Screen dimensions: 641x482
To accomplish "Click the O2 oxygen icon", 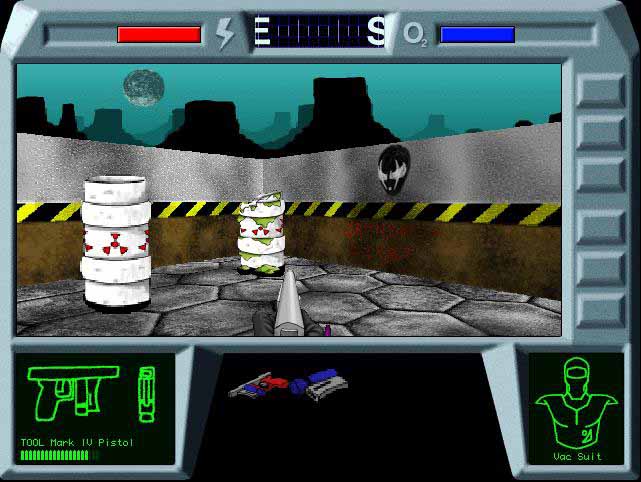I will coord(414,35).
